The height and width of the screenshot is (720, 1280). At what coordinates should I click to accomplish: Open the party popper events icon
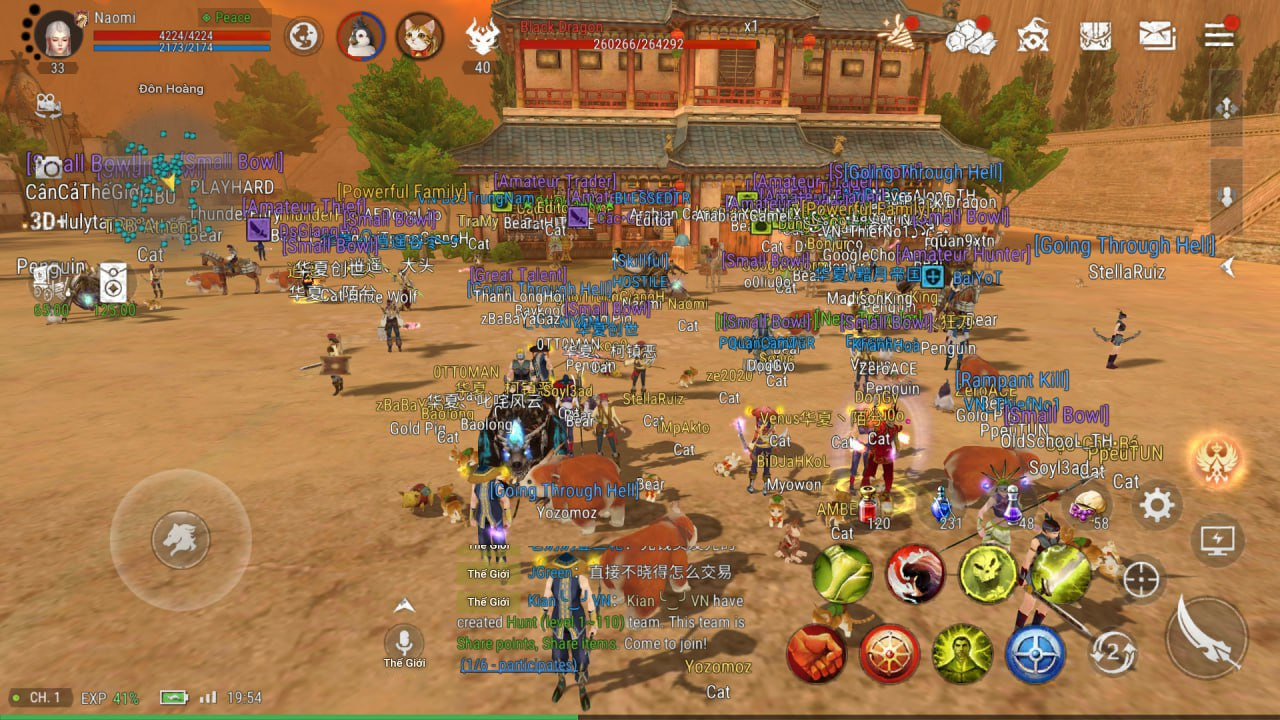pyautogui.click(x=898, y=34)
